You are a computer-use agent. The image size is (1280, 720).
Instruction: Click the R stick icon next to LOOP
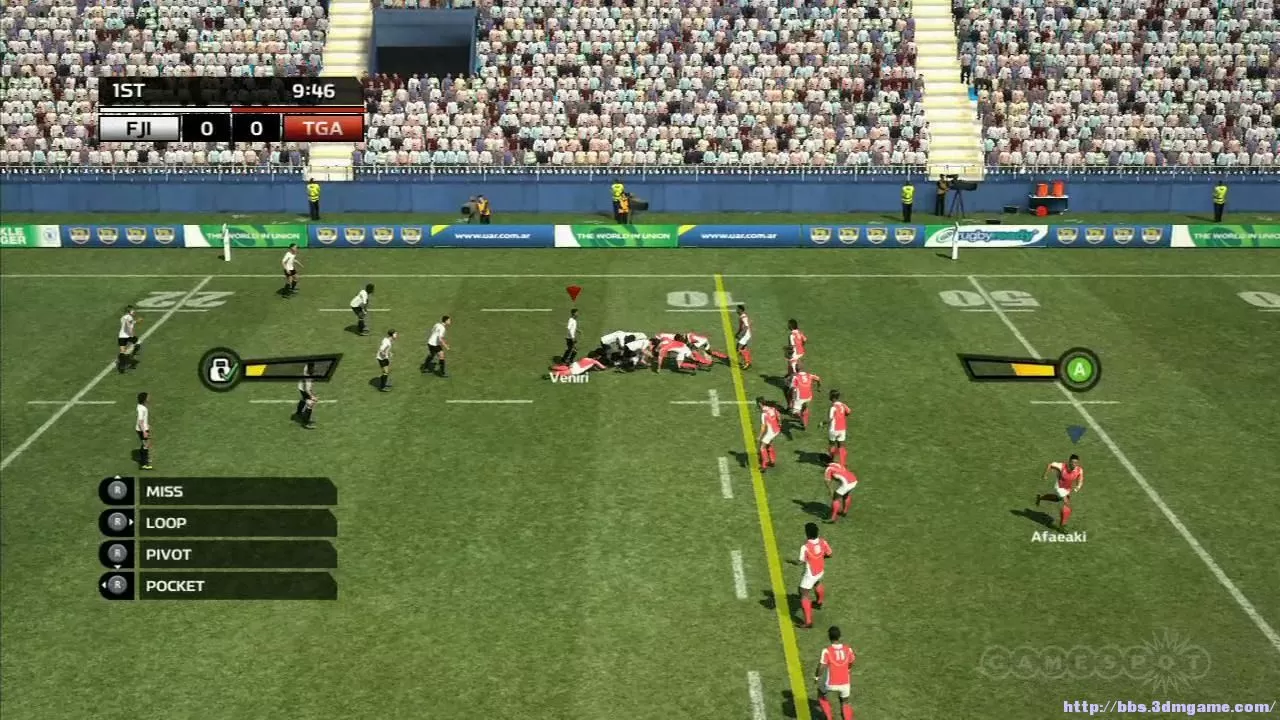115,522
